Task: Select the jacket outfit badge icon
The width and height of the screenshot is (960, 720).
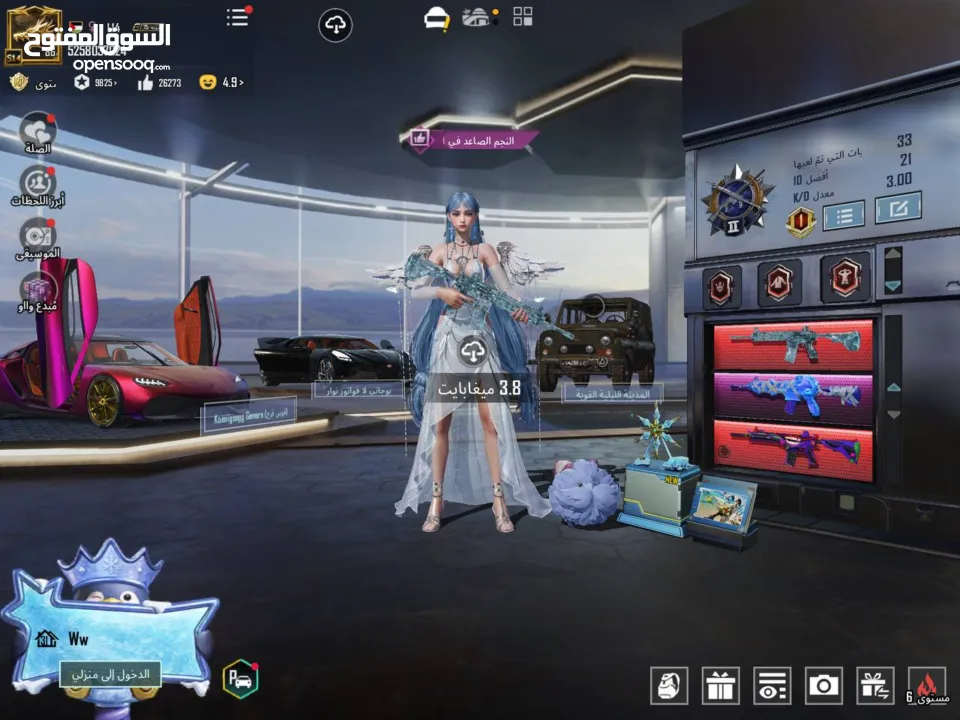Action: [780, 282]
